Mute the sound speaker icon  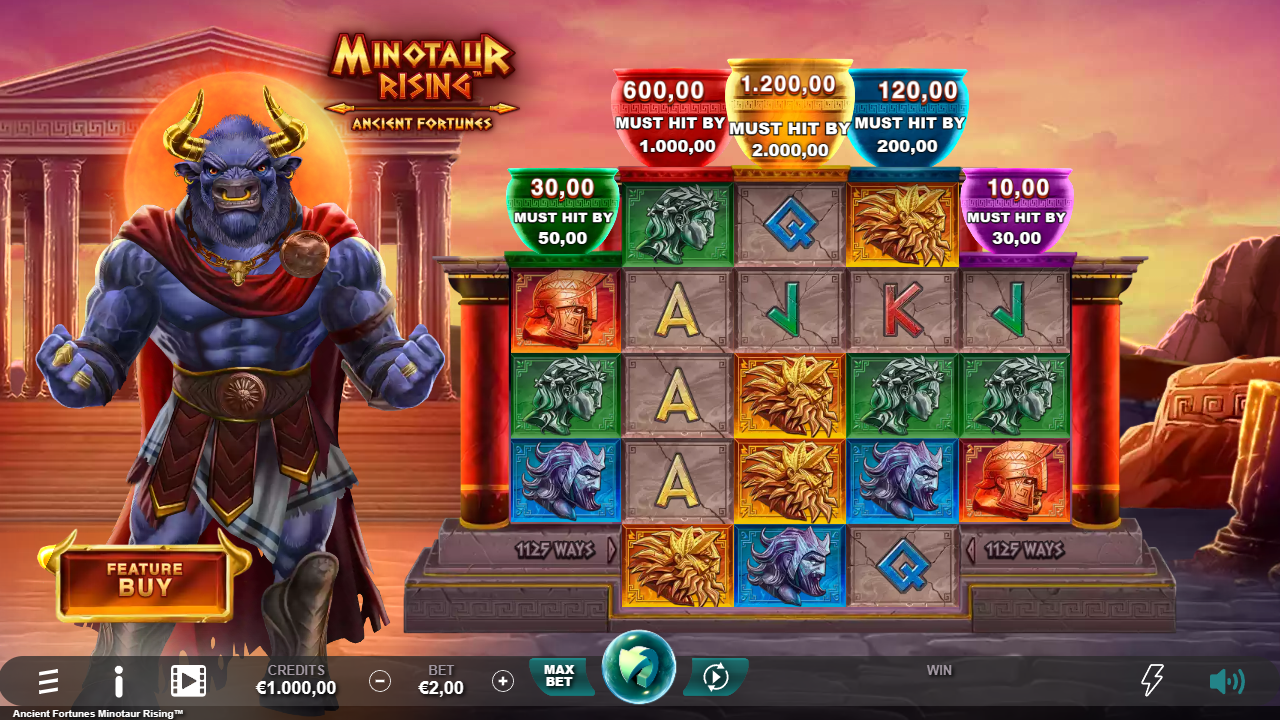(1226, 681)
